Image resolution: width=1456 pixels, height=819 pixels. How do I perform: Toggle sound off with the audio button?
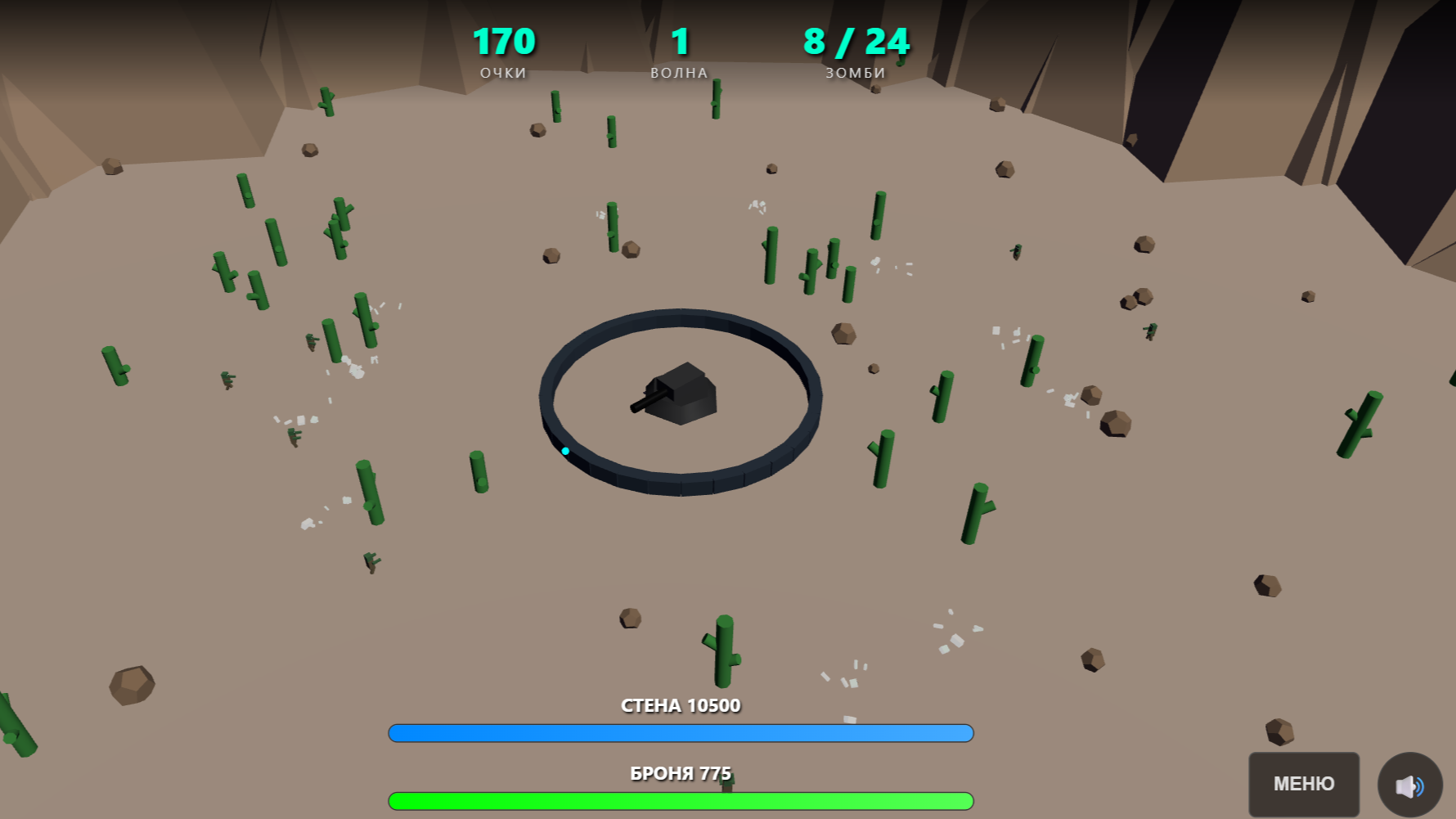(1409, 785)
